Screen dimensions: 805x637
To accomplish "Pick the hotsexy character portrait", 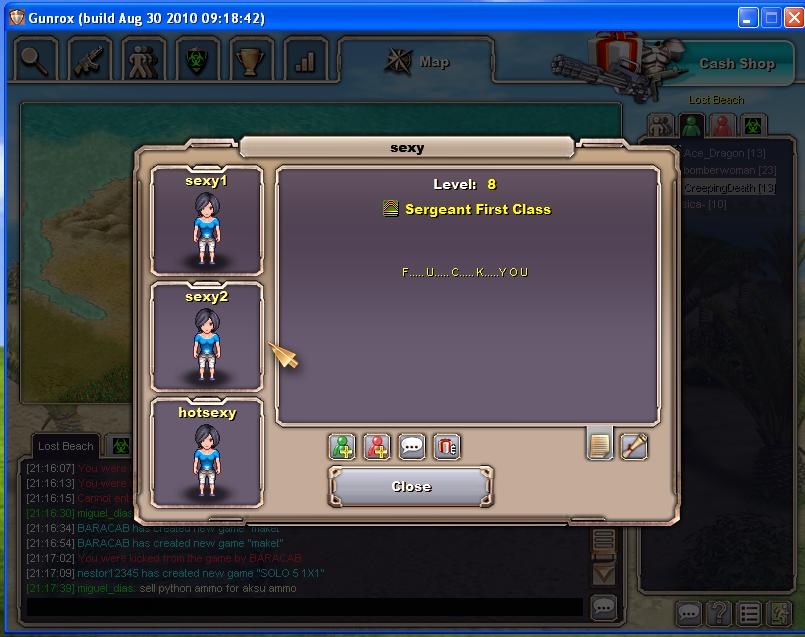I will pos(207,452).
